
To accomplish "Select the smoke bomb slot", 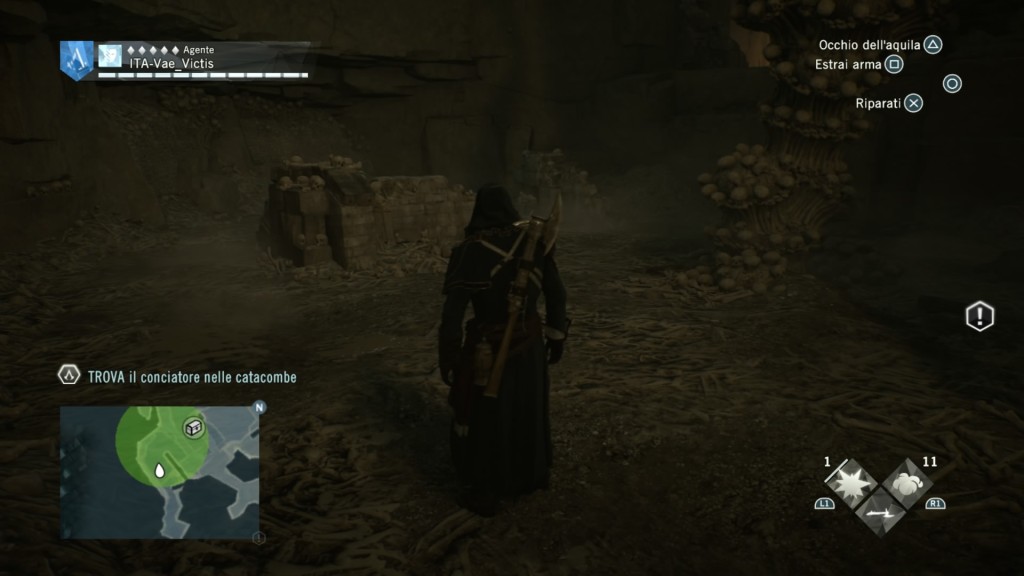I will [x=907, y=482].
